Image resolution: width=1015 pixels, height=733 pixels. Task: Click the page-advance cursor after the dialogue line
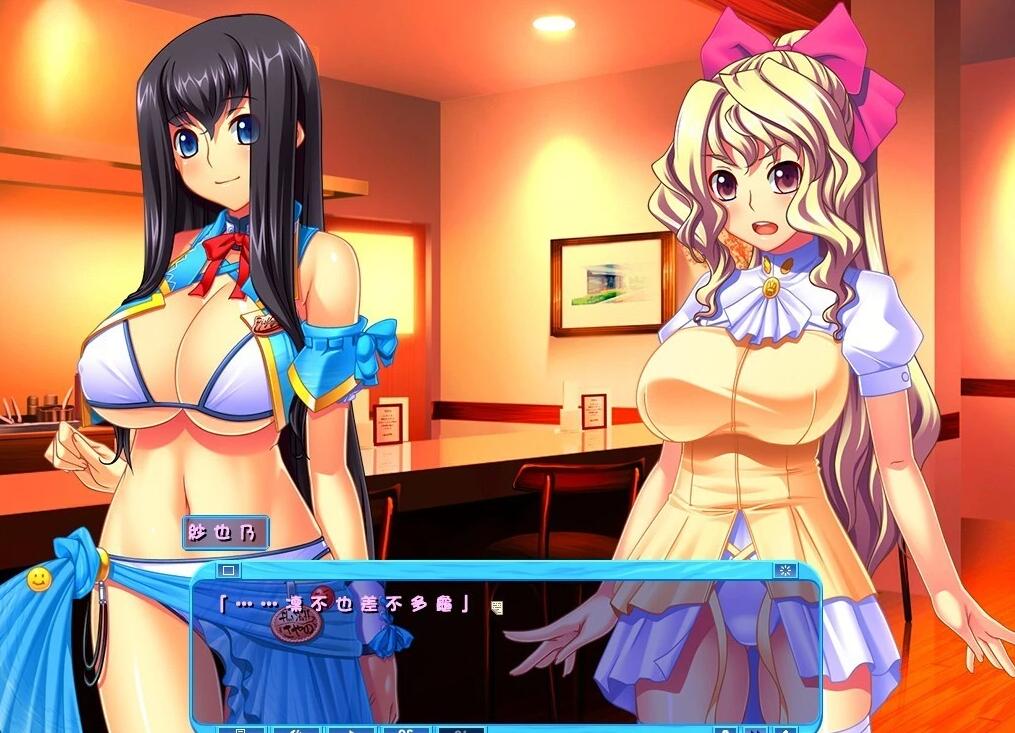pyautogui.click(x=497, y=606)
